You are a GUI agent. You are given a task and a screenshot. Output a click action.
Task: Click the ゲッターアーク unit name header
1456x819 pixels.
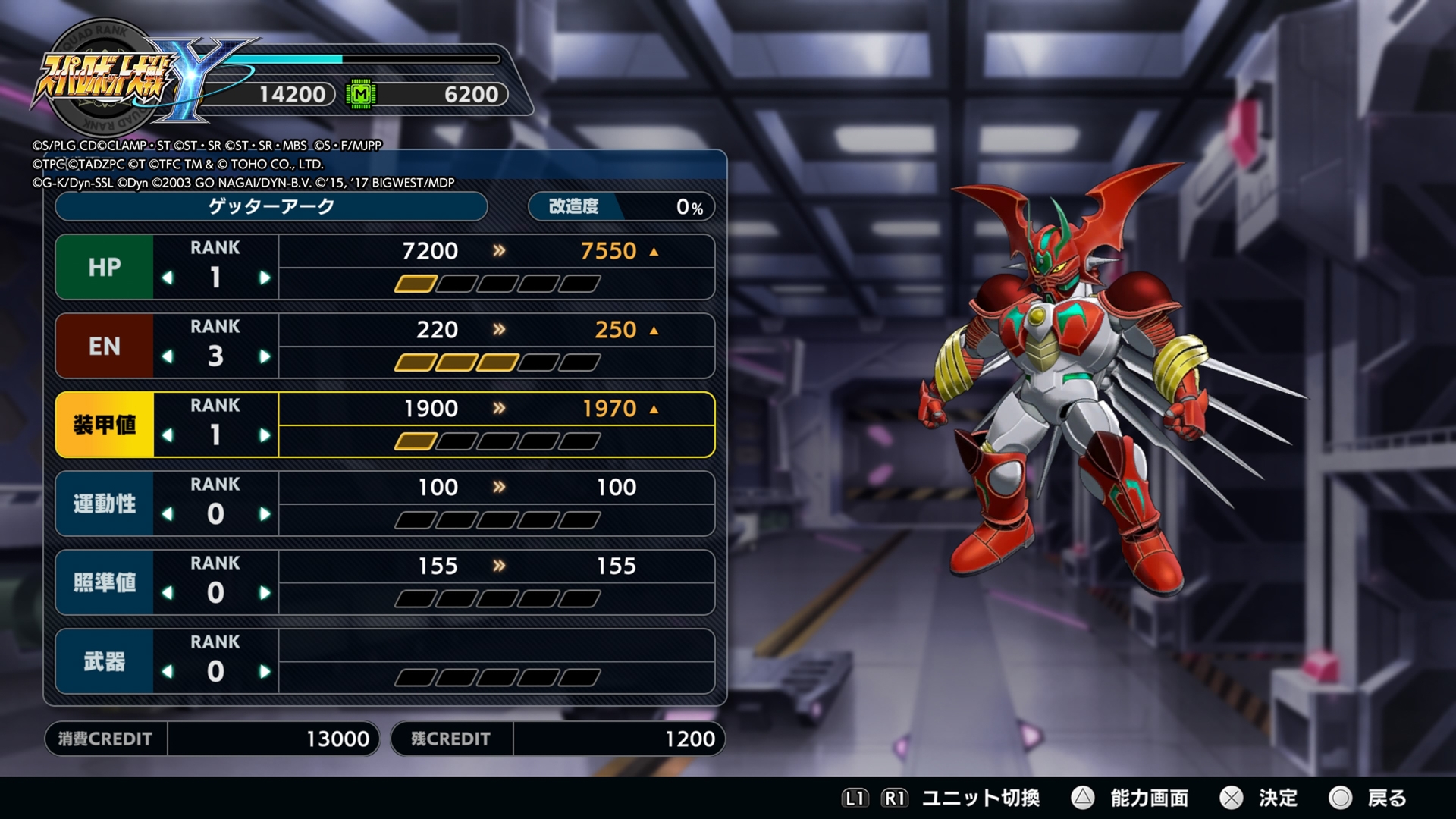click(x=271, y=206)
